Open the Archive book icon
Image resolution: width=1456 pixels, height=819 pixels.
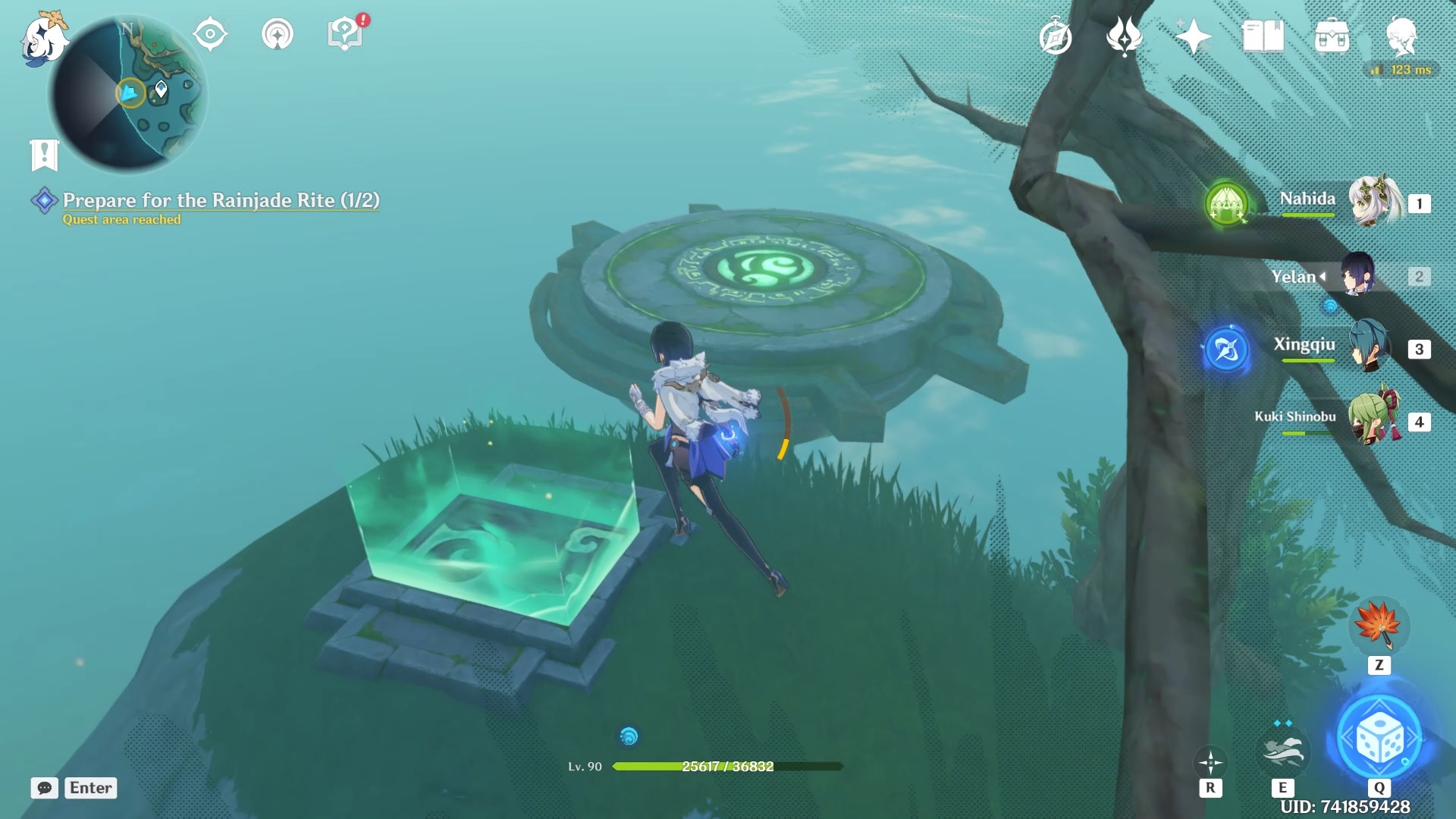(1265, 34)
